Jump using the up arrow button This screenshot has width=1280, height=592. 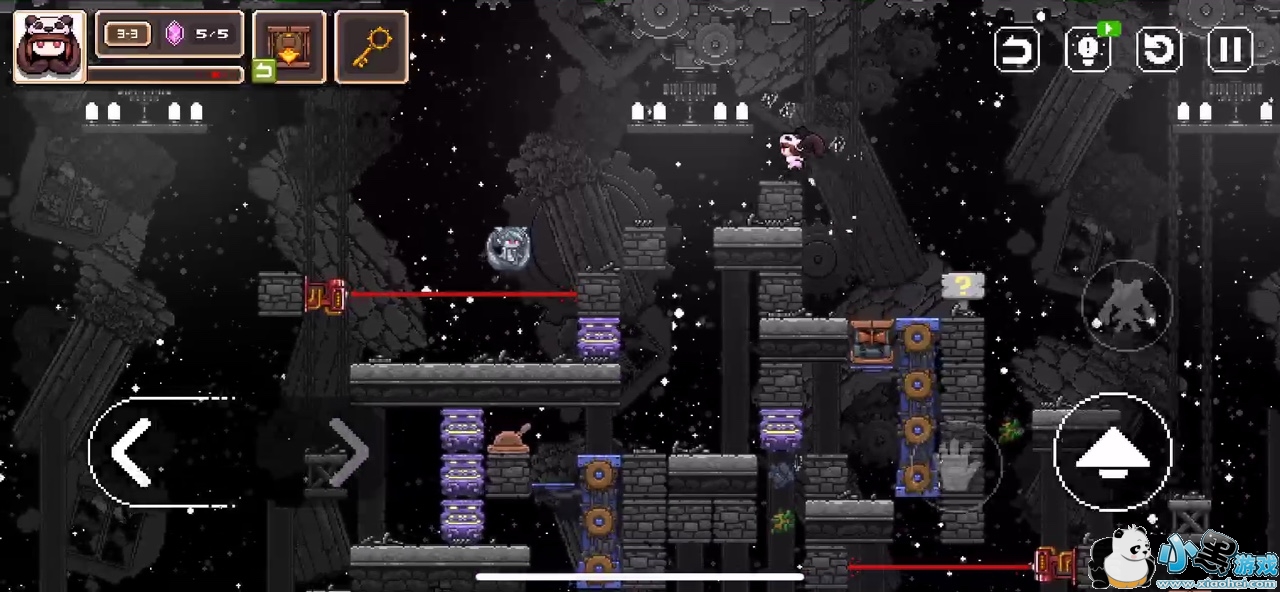tap(1112, 453)
